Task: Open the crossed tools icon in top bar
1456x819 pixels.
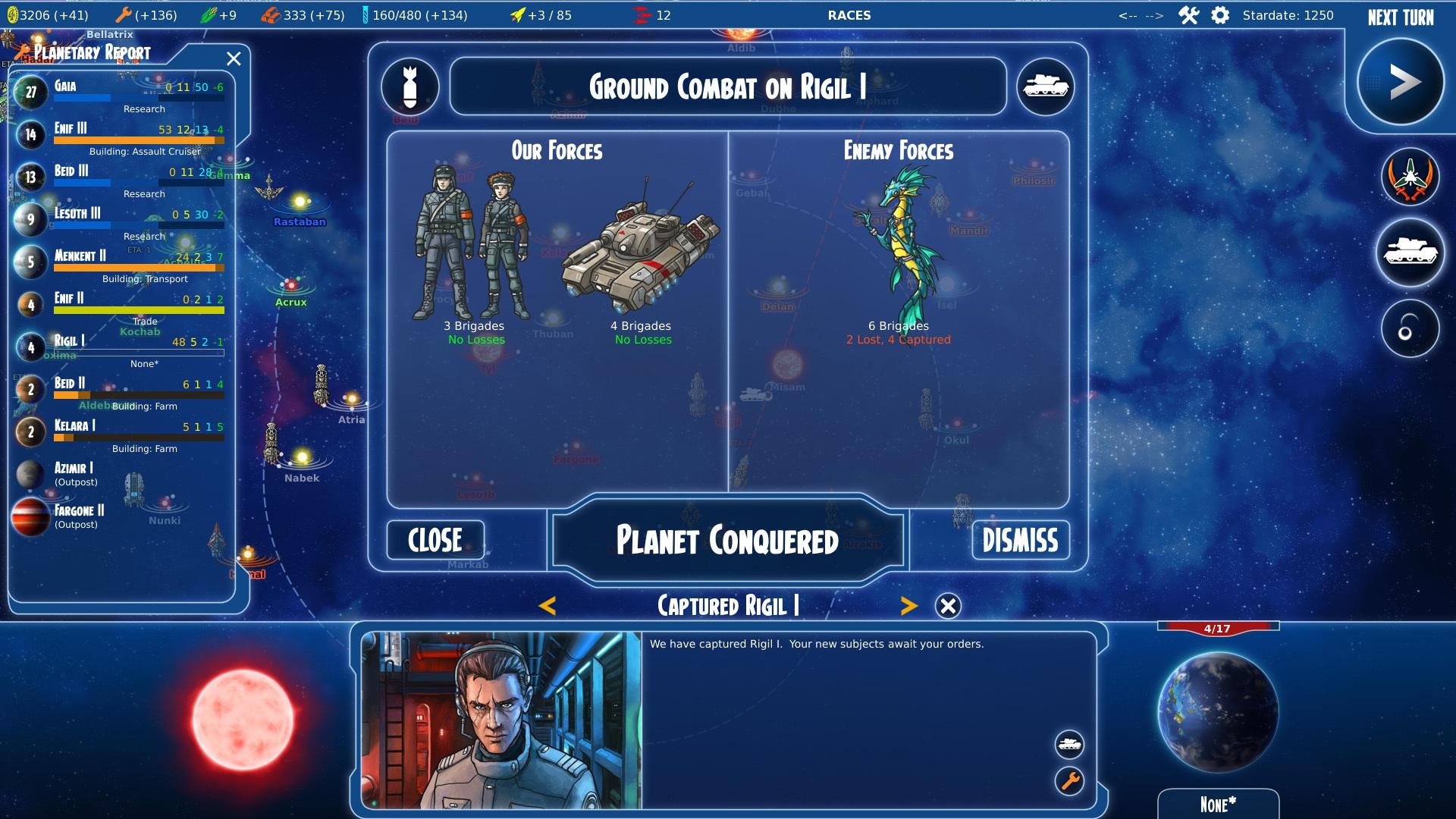Action: 1188,15
